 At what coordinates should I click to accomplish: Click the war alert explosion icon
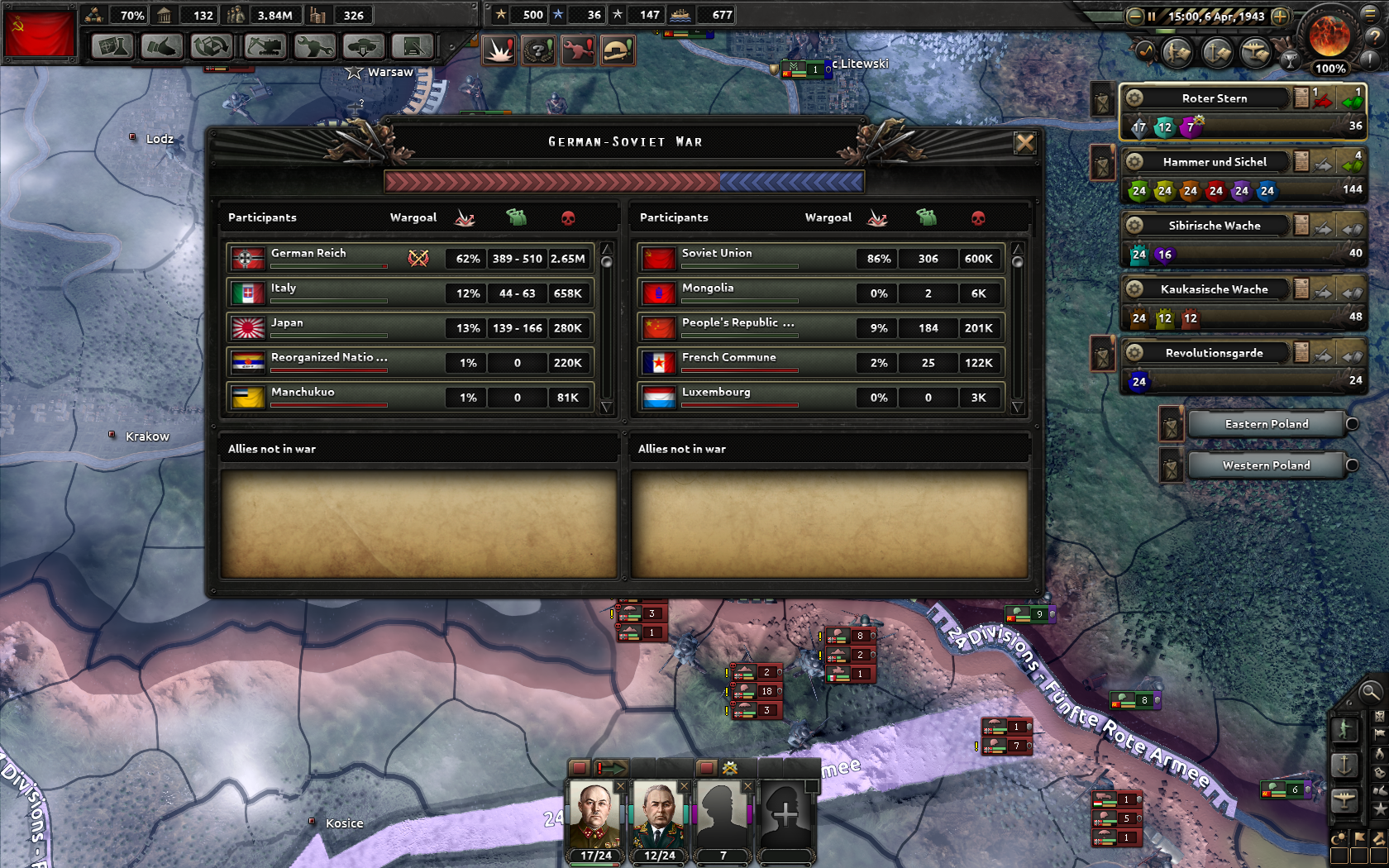498,49
